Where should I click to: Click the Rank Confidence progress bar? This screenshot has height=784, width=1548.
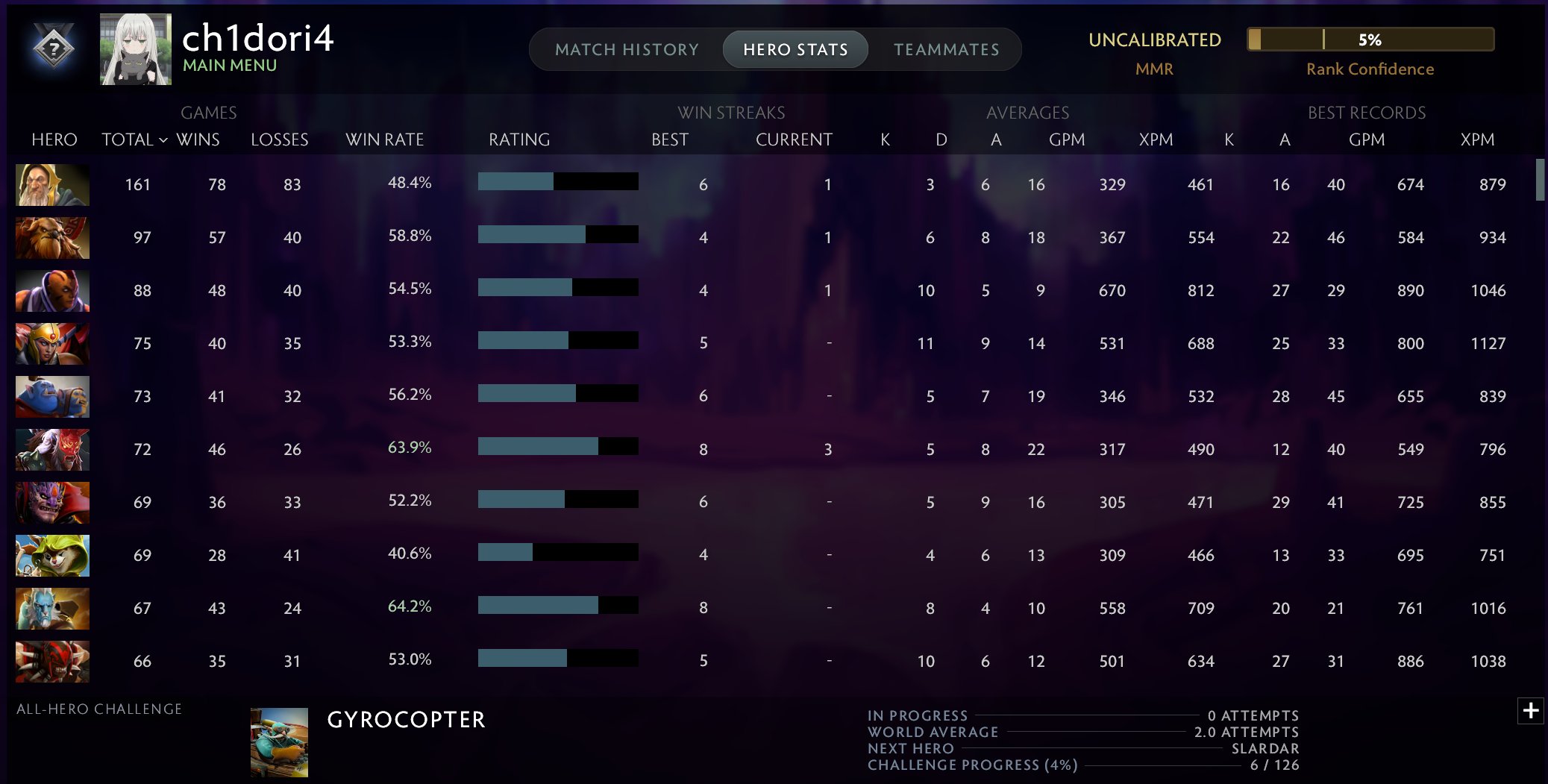coord(1370,39)
